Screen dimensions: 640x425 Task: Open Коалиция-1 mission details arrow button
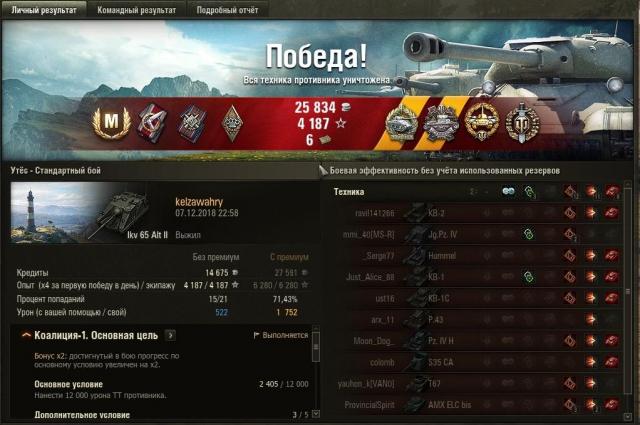pyautogui.click(x=170, y=335)
